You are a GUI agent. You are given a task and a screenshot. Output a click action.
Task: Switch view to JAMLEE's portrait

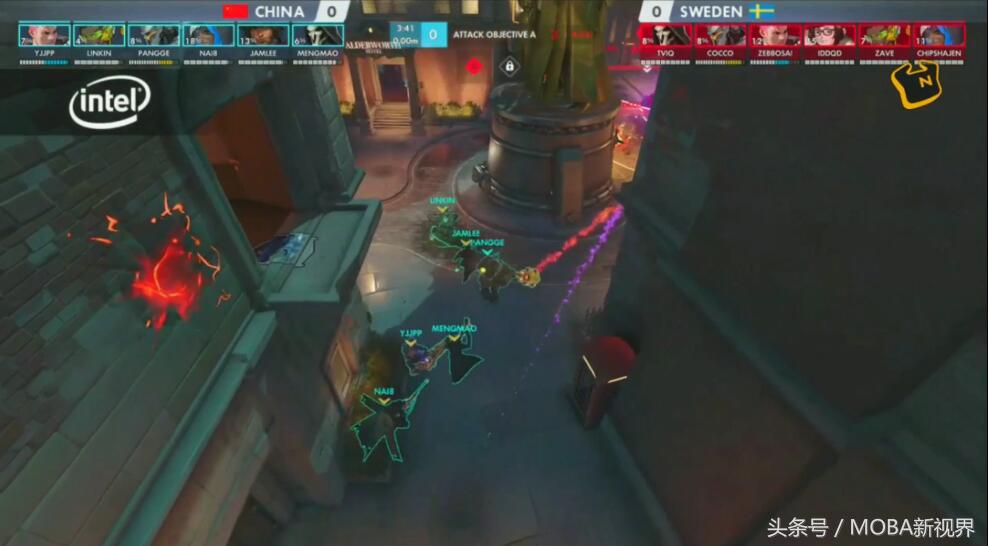click(x=263, y=36)
